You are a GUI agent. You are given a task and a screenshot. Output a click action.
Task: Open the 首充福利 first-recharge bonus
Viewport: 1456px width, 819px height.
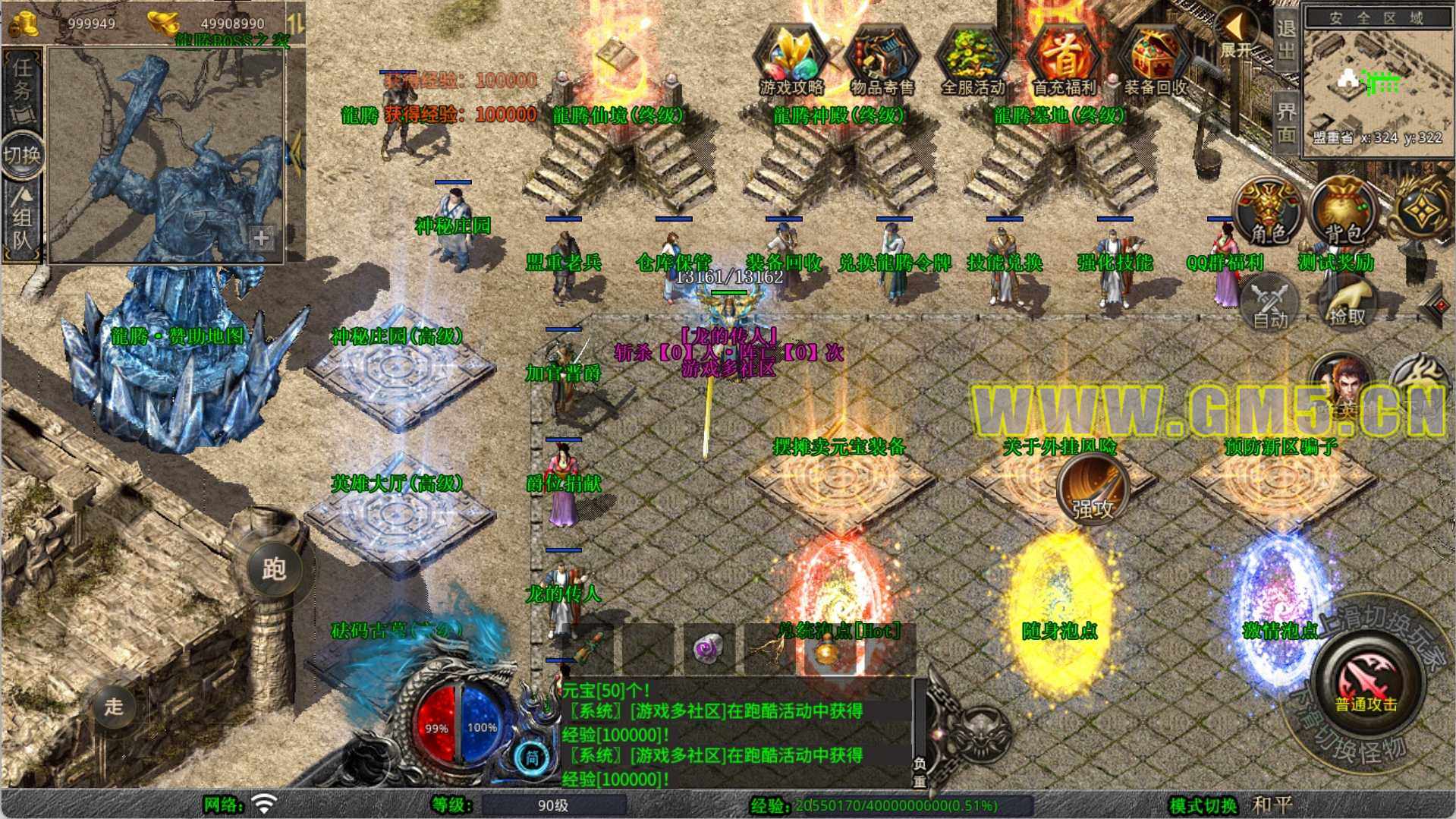(x=1064, y=61)
